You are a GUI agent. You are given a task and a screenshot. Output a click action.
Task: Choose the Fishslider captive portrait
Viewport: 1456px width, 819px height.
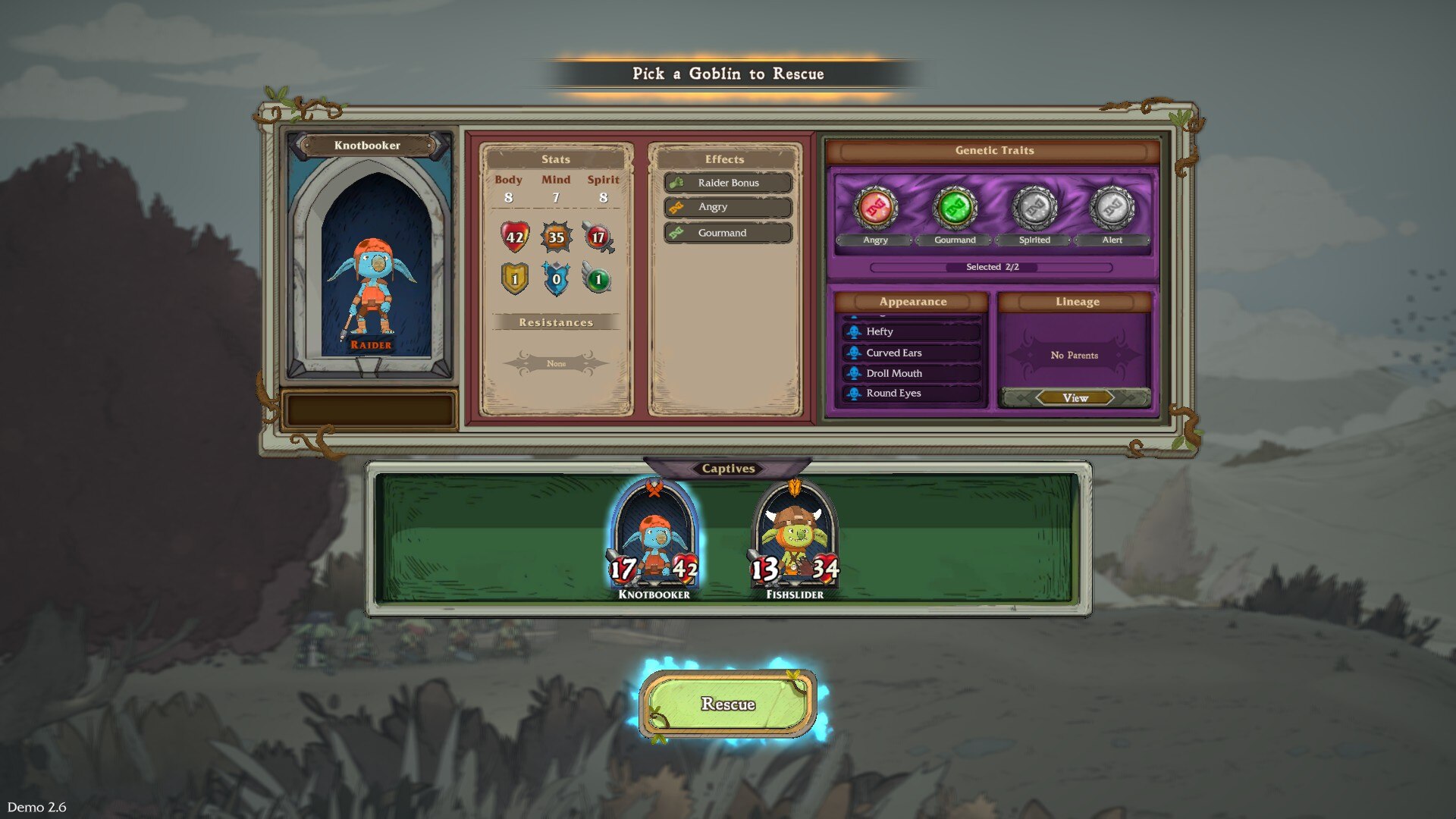pos(794,538)
